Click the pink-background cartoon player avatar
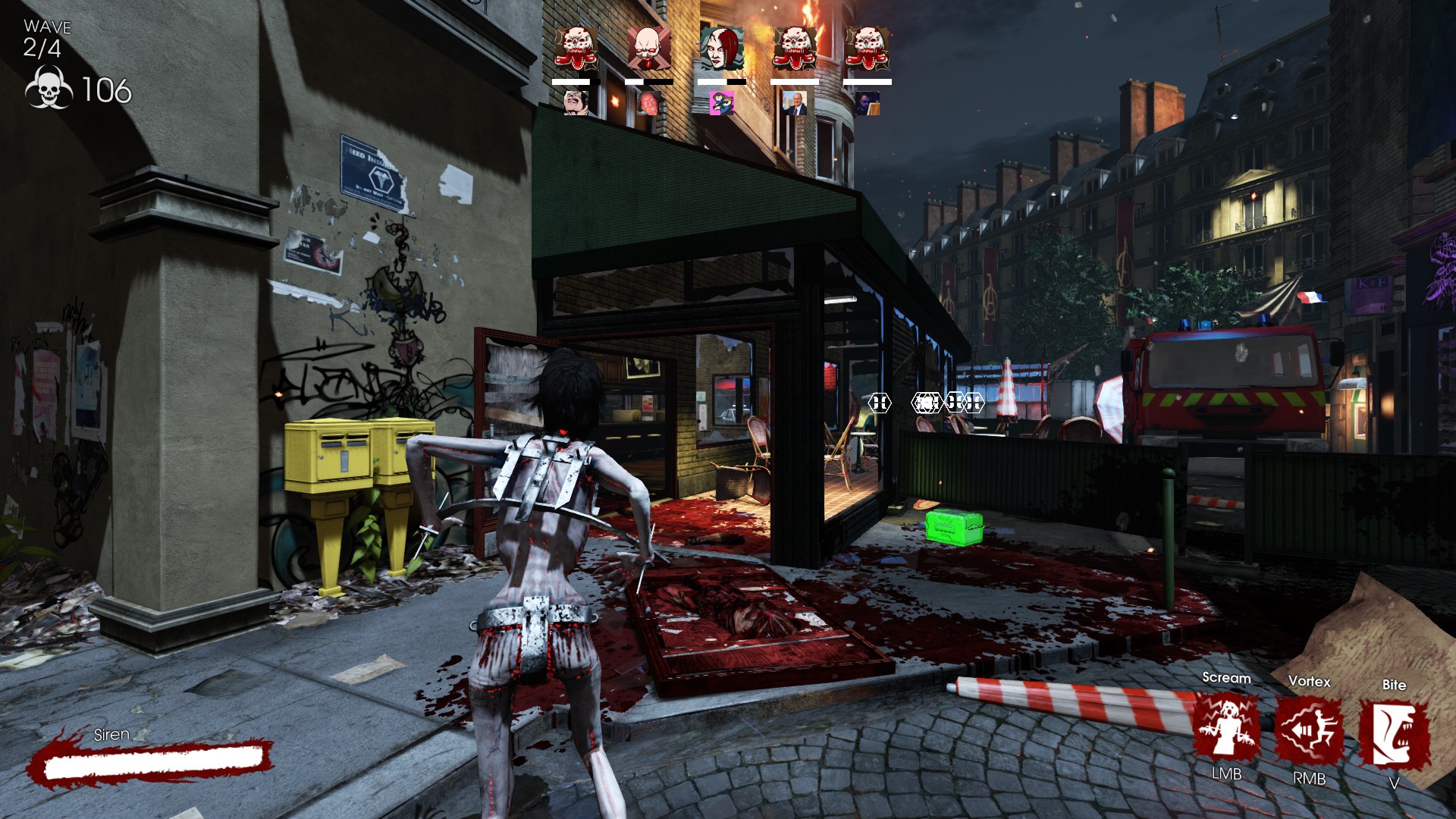The width and height of the screenshot is (1456, 819). click(721, 103)
